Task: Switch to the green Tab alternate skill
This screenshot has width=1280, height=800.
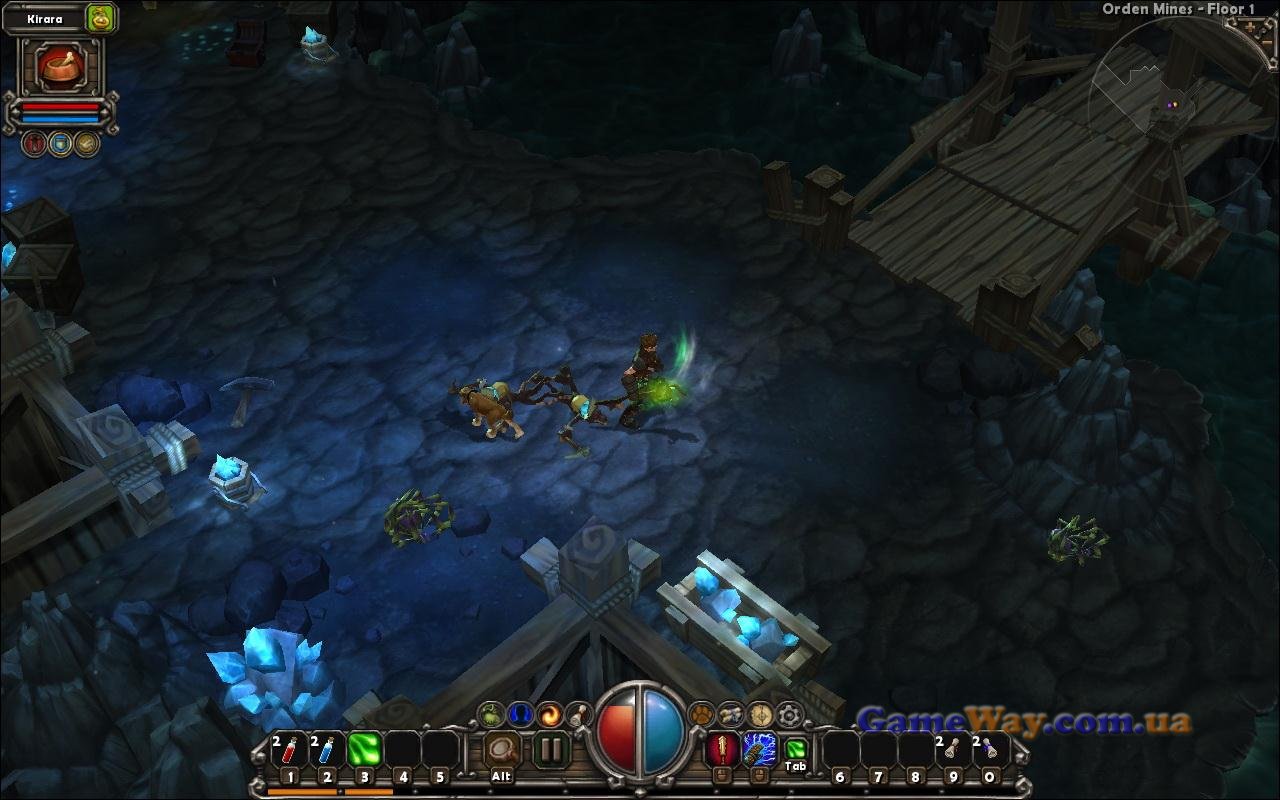Action: coord(795,748)
